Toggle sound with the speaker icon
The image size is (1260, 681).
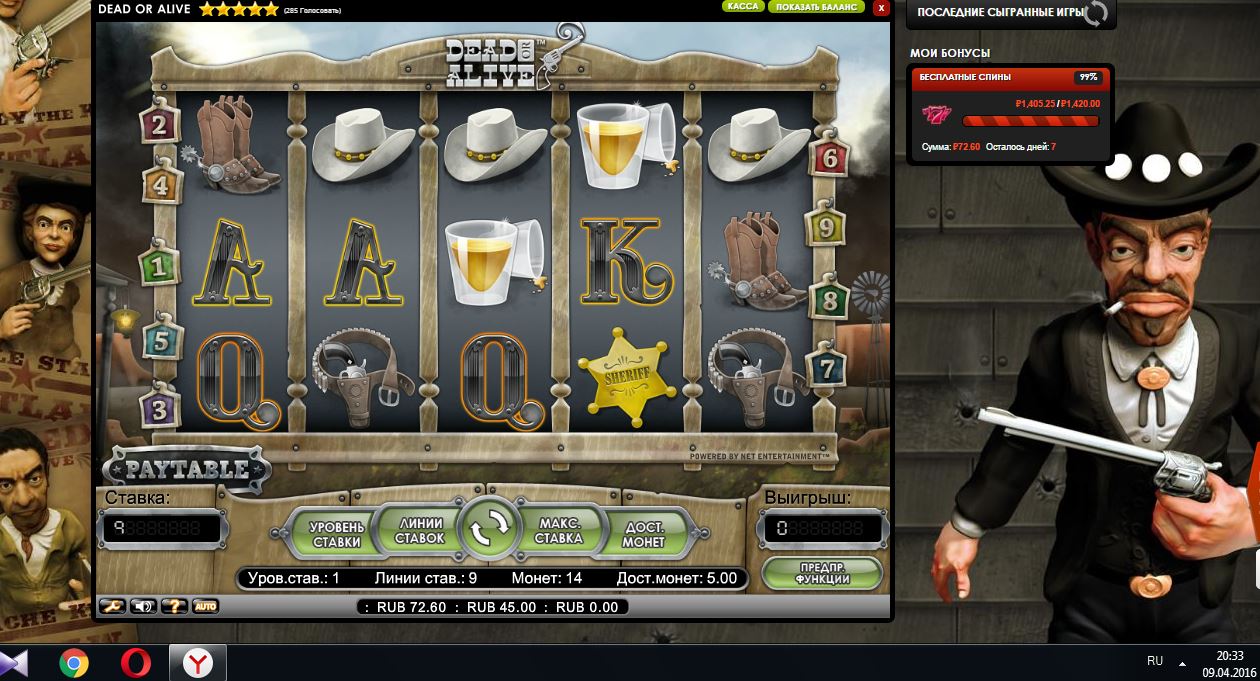click(144, 606)
